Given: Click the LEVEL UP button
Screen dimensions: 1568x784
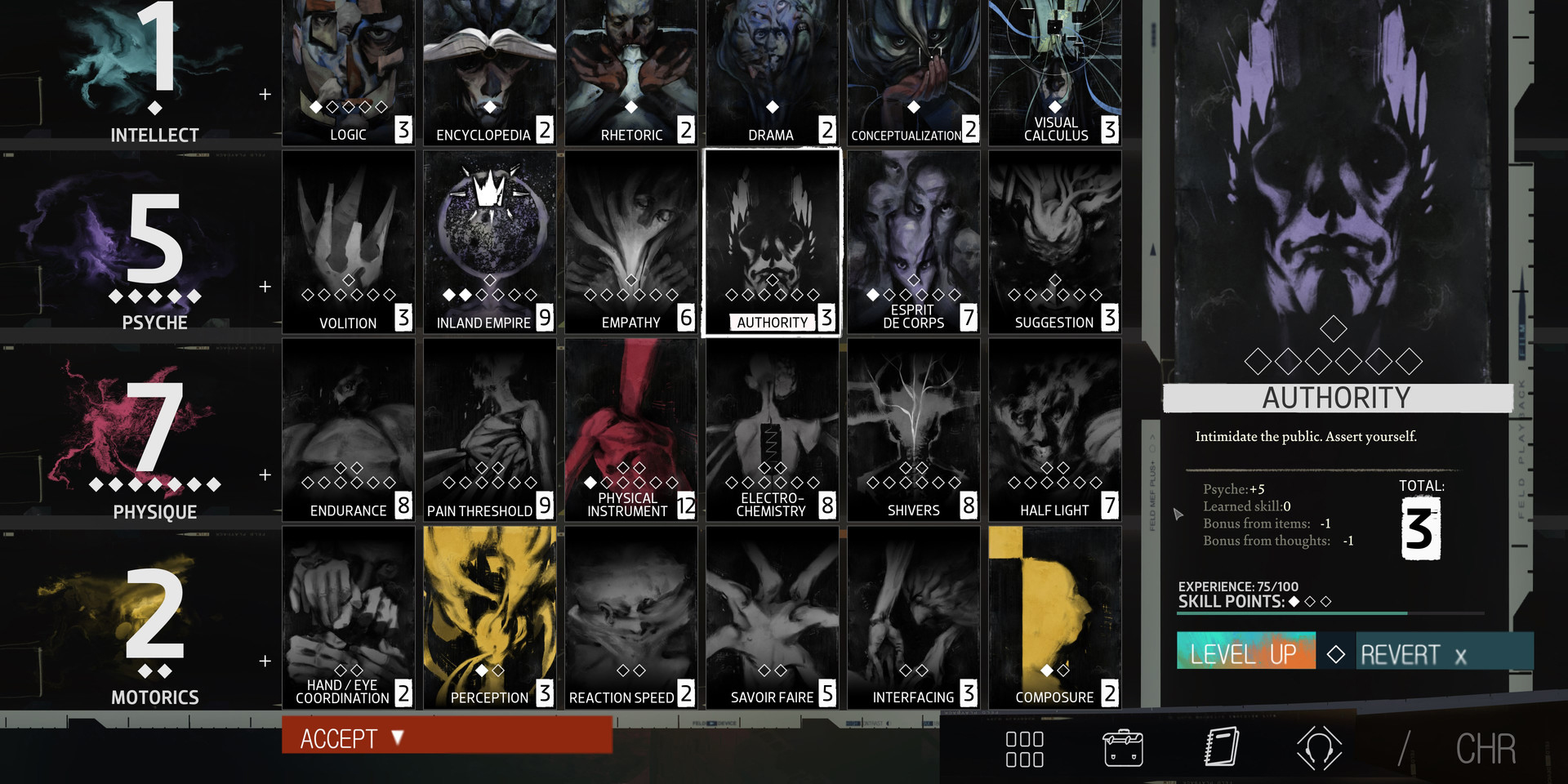Looking at the screenshot, I should click(x=1245, y=653).
